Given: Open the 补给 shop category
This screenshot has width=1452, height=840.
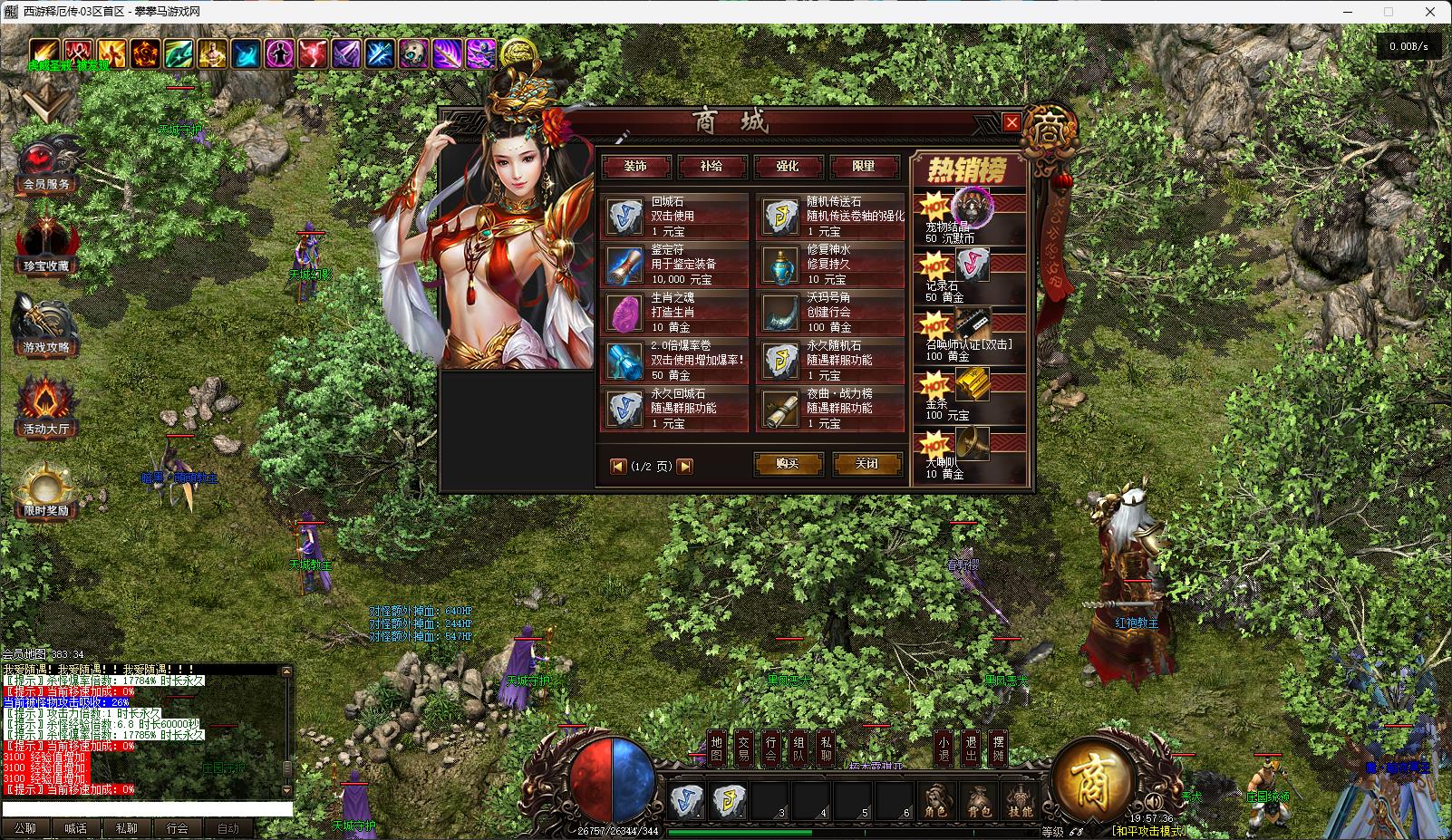Looking at the screenshot, I should [711, 167].
